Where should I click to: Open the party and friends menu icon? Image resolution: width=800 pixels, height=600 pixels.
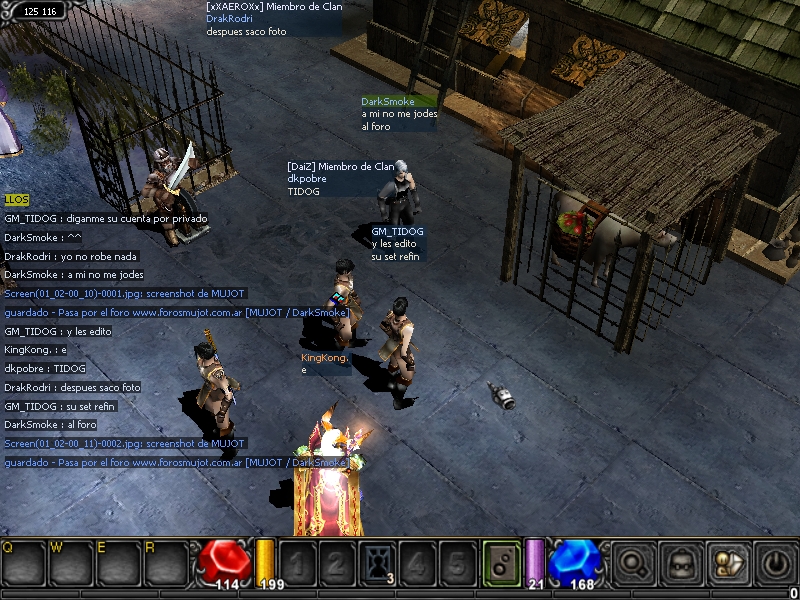pos(727,563)
